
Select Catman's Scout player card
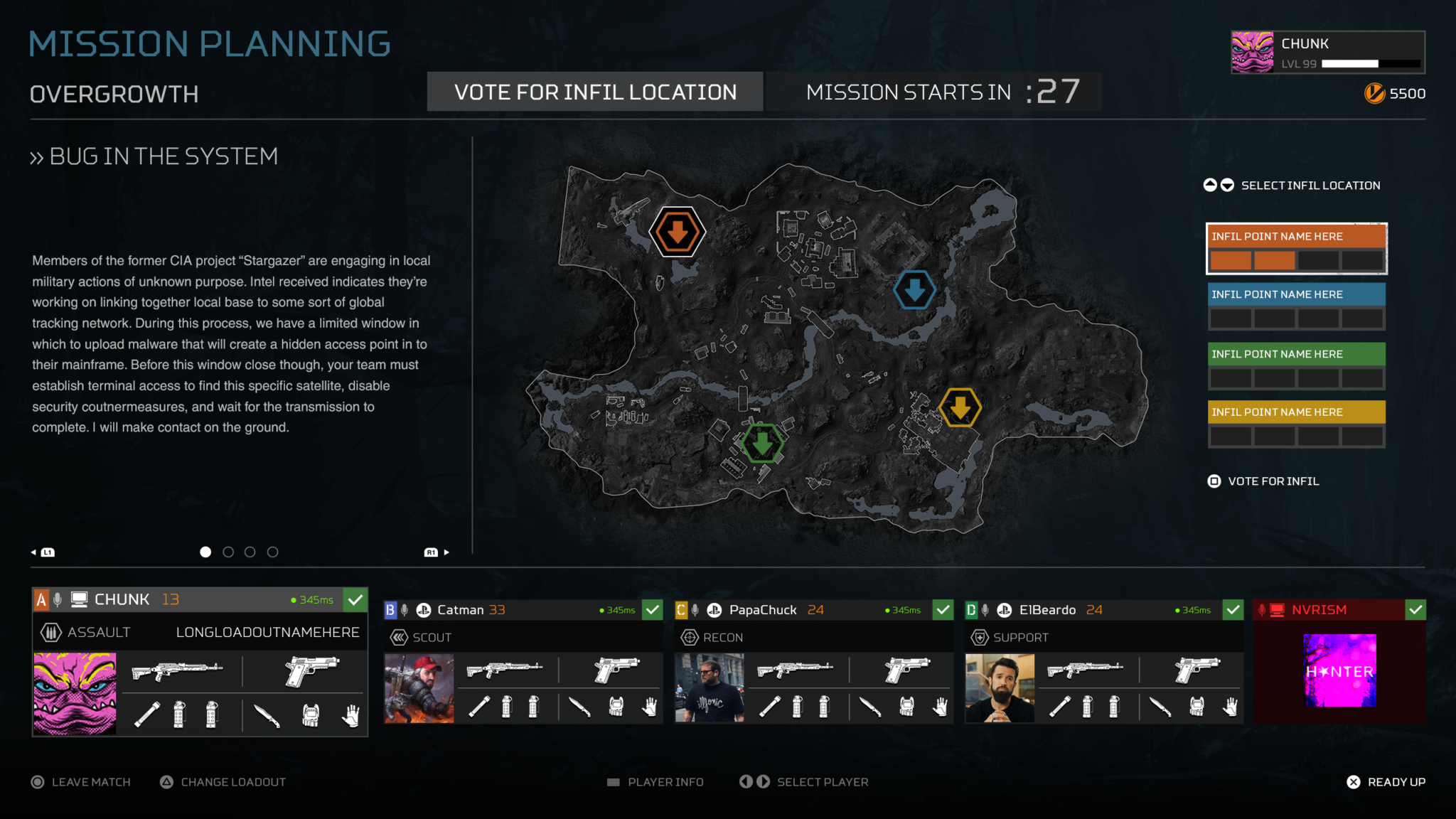(x=523, y=662)
